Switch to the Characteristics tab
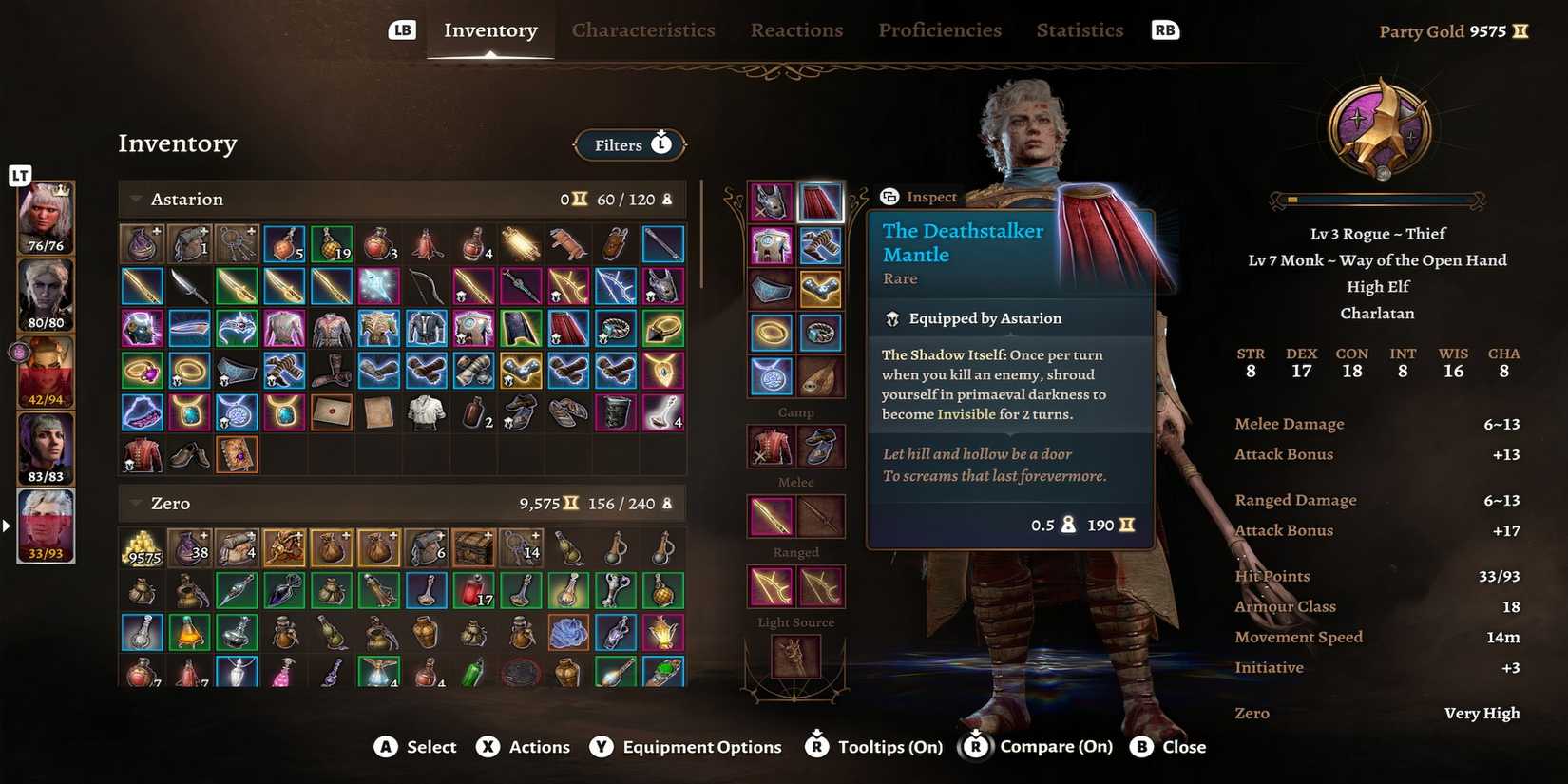The height and width of the screenshot is (784, 1568). point(643,29)
